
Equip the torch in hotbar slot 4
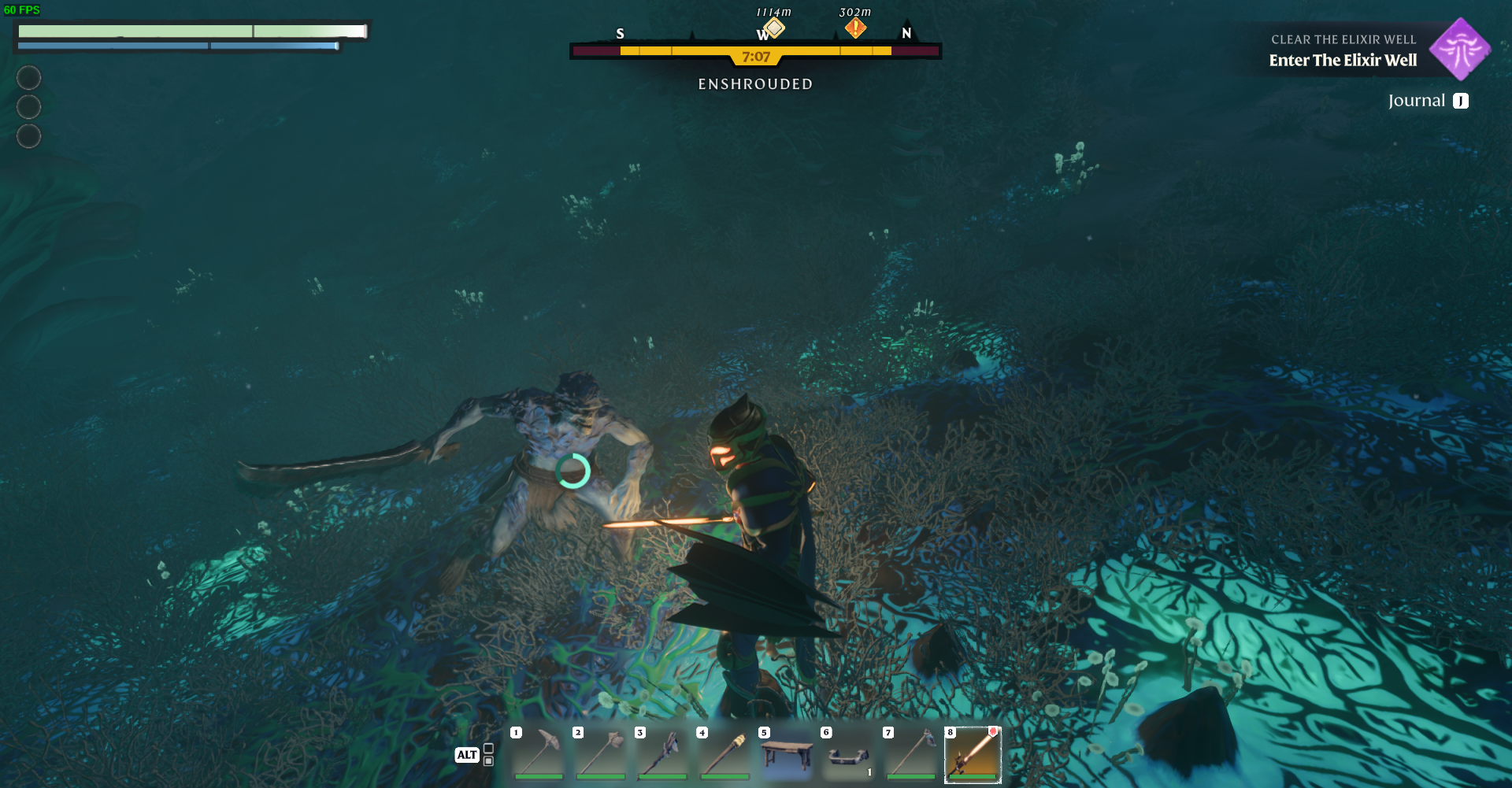(x=724, y=753)
